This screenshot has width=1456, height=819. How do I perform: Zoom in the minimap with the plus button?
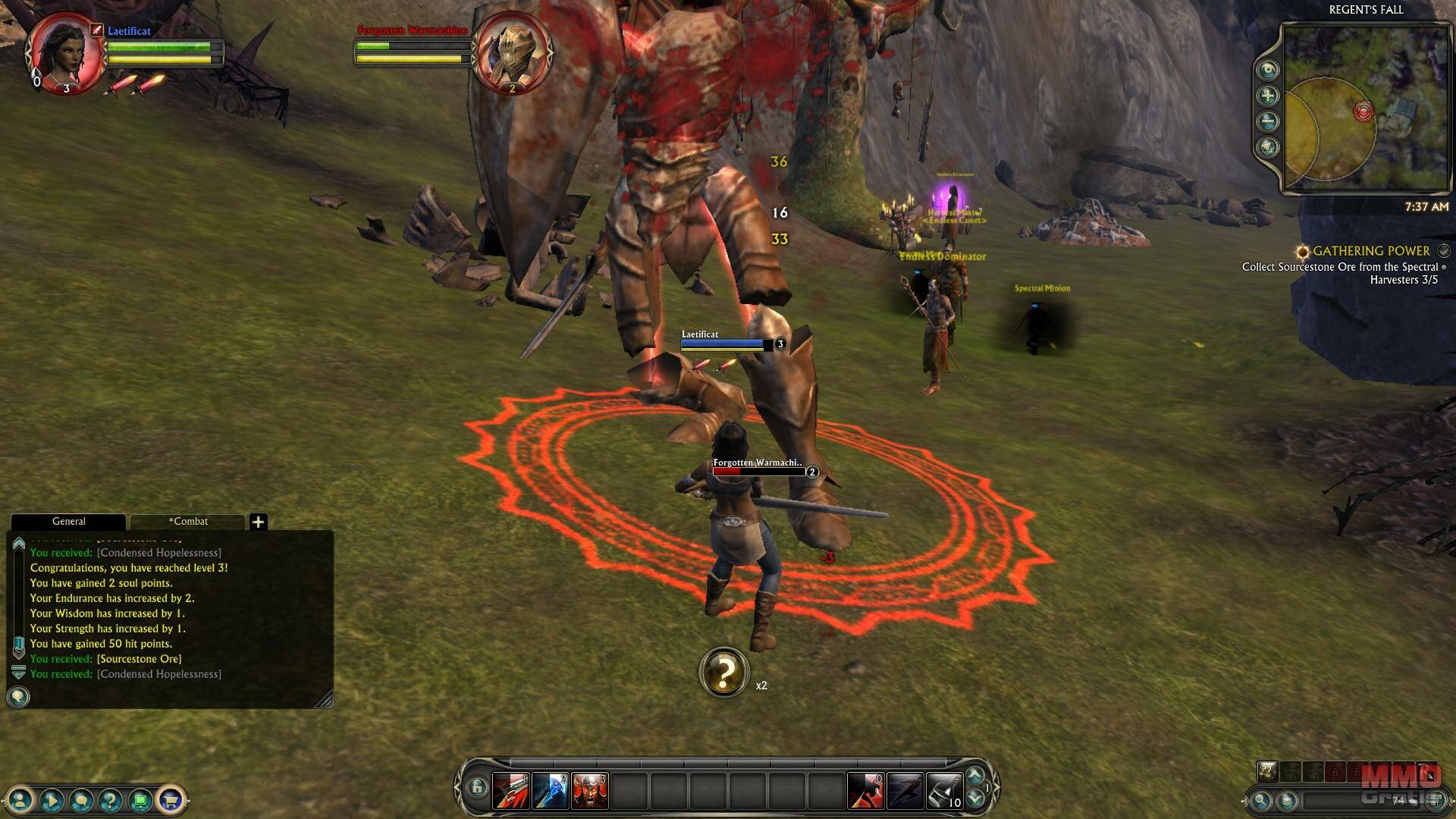point(1268,96)
